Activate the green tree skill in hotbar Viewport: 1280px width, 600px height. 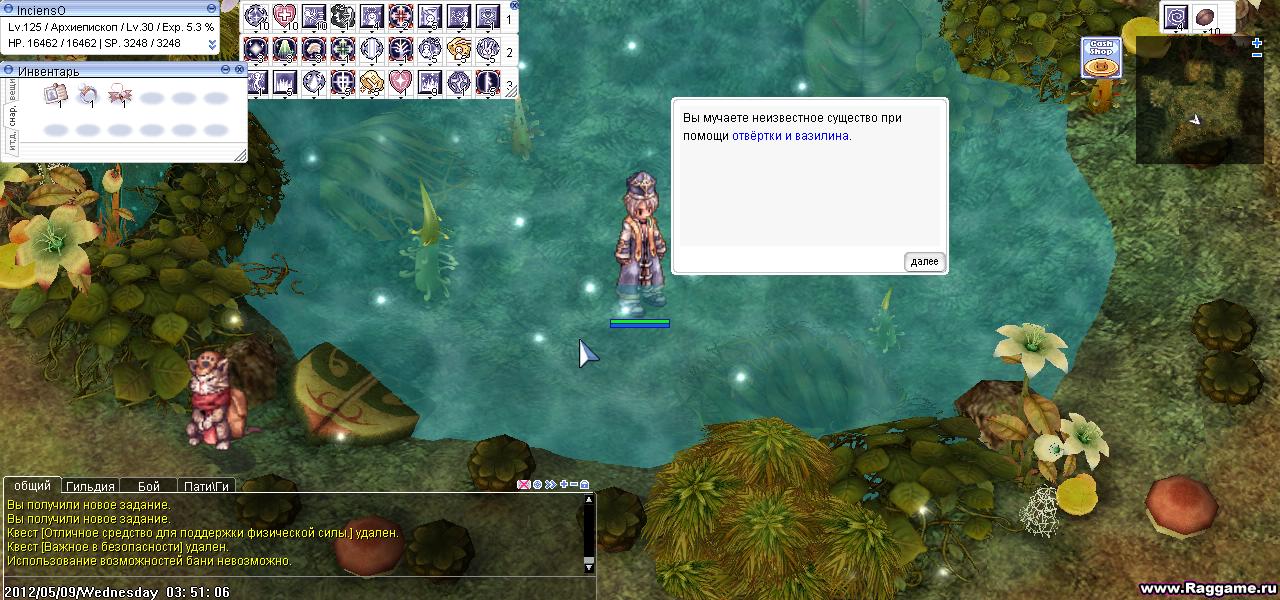point(285,48)
